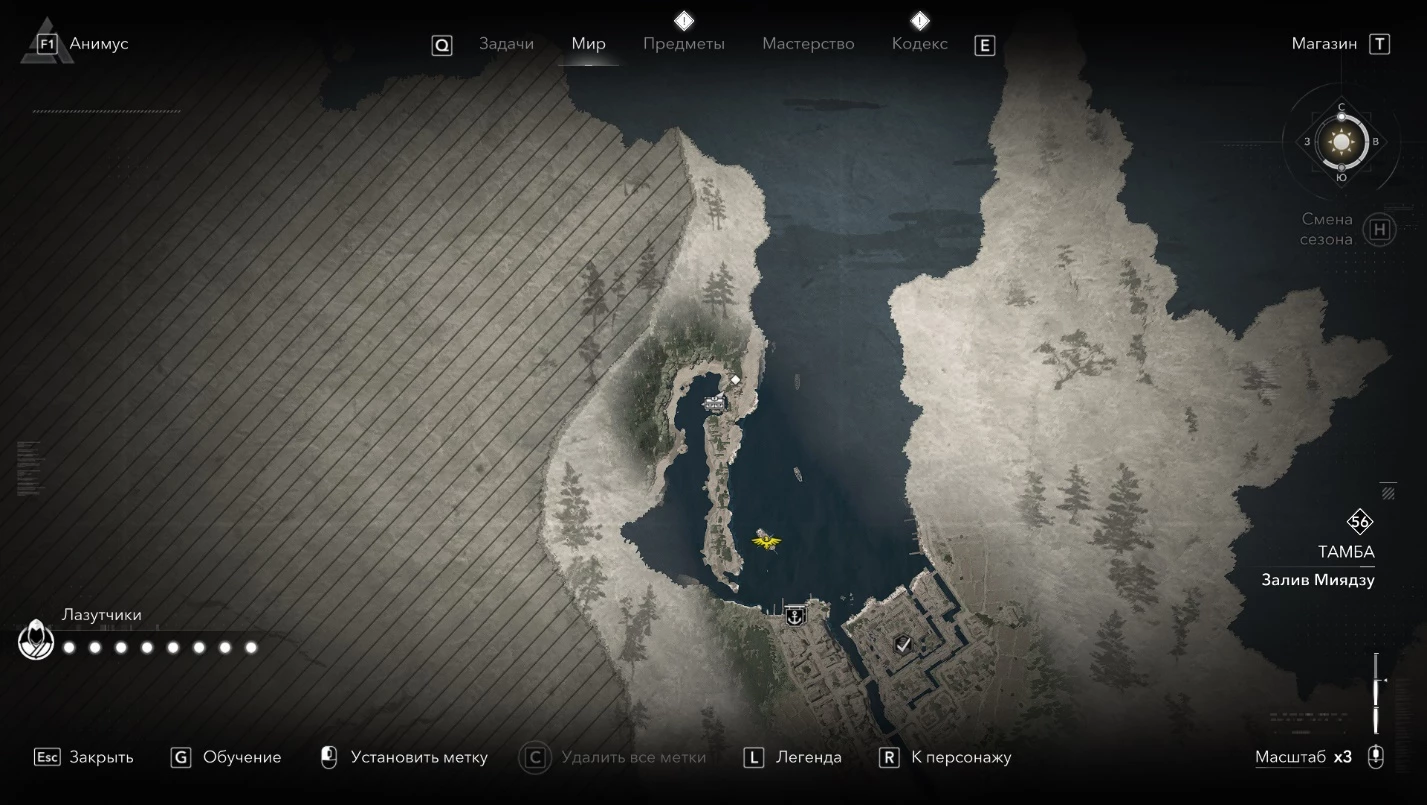Click the sun compass widget
Image resolution: width=1427 pixels, height=805 pixels.
(1341, 141)
